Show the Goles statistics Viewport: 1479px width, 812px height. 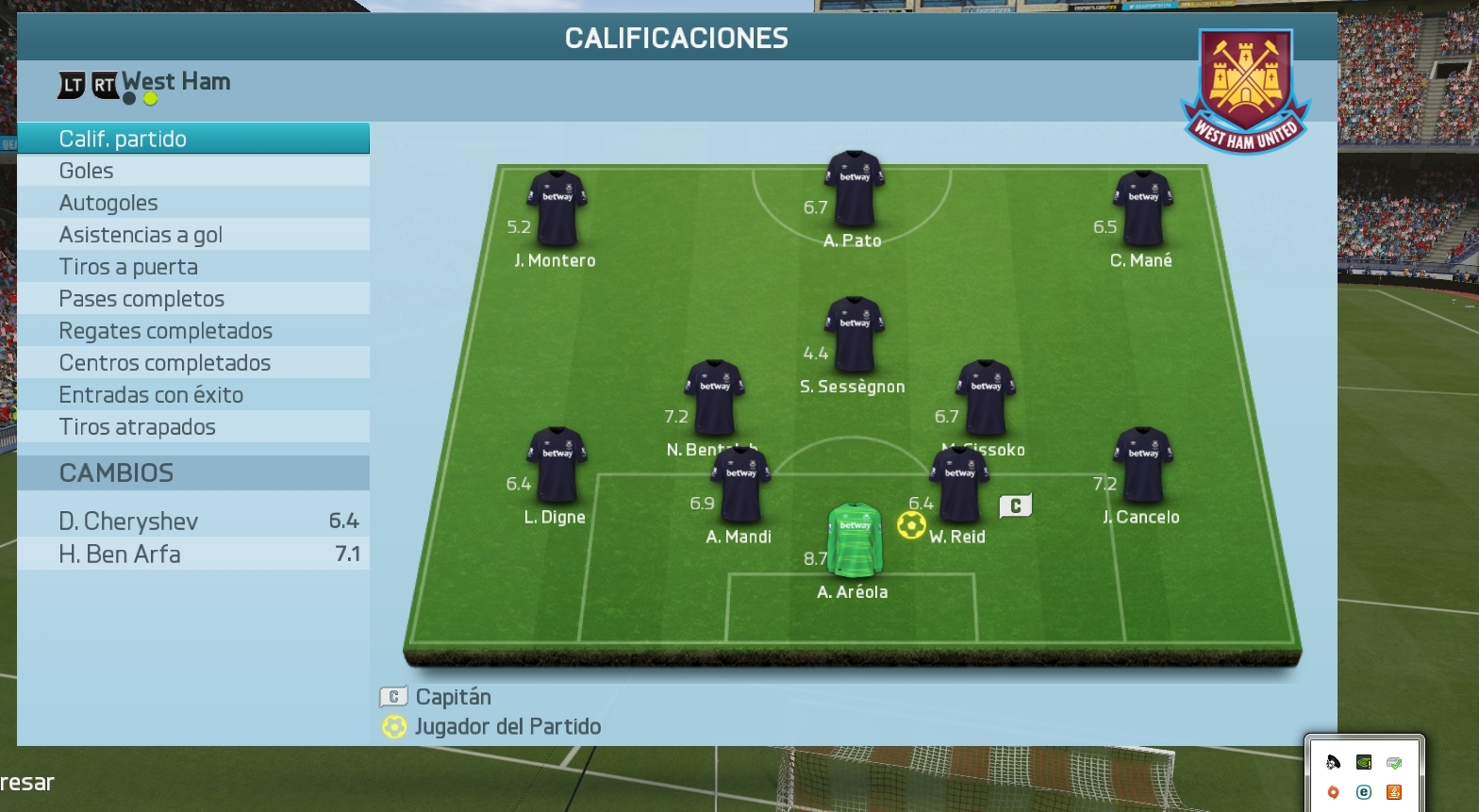click(x=193, y=171)
